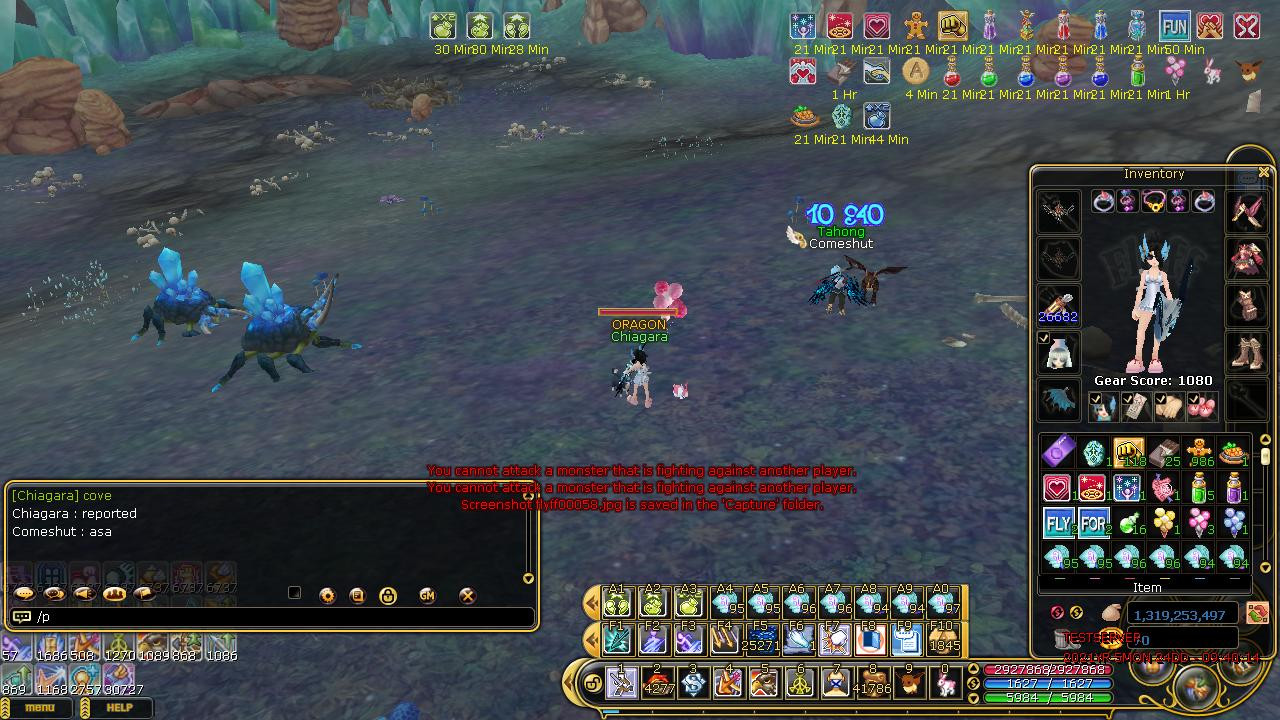Select the boots equipment slot
This screenshot has height=720, width=1280.
coord(1246,351)
